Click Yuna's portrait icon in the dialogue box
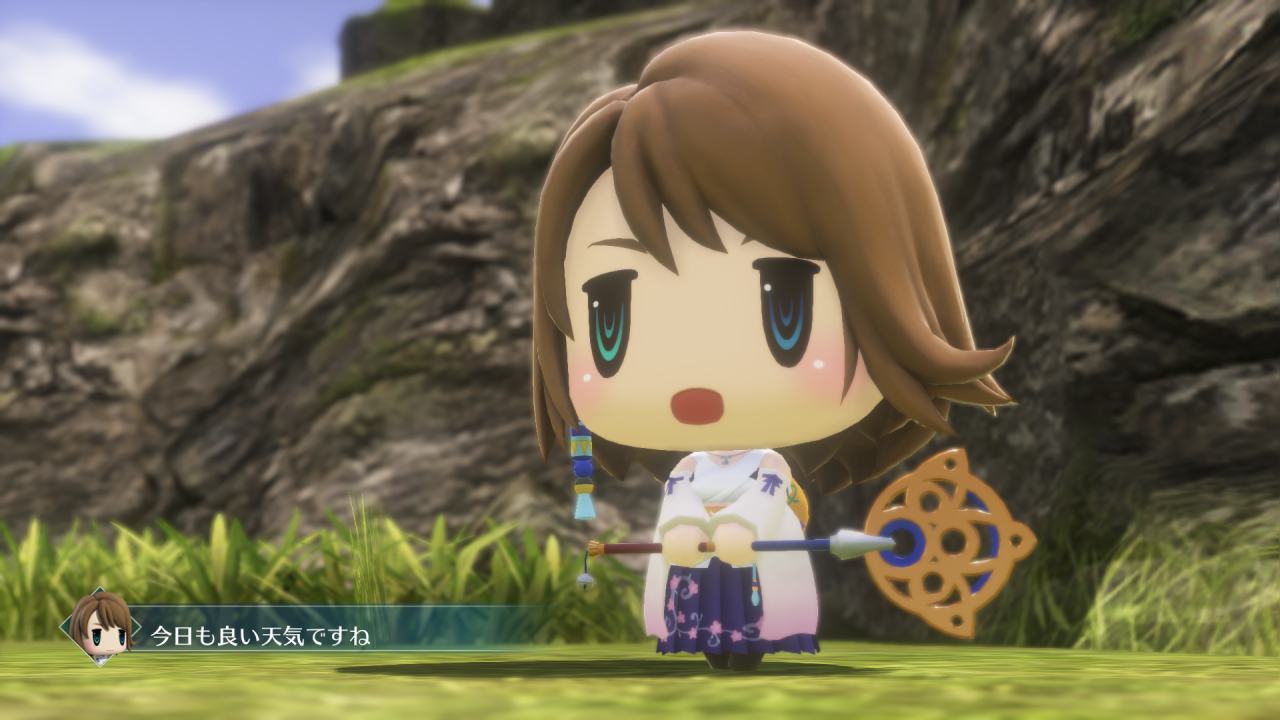1280x720 pixels. (100, 626)
